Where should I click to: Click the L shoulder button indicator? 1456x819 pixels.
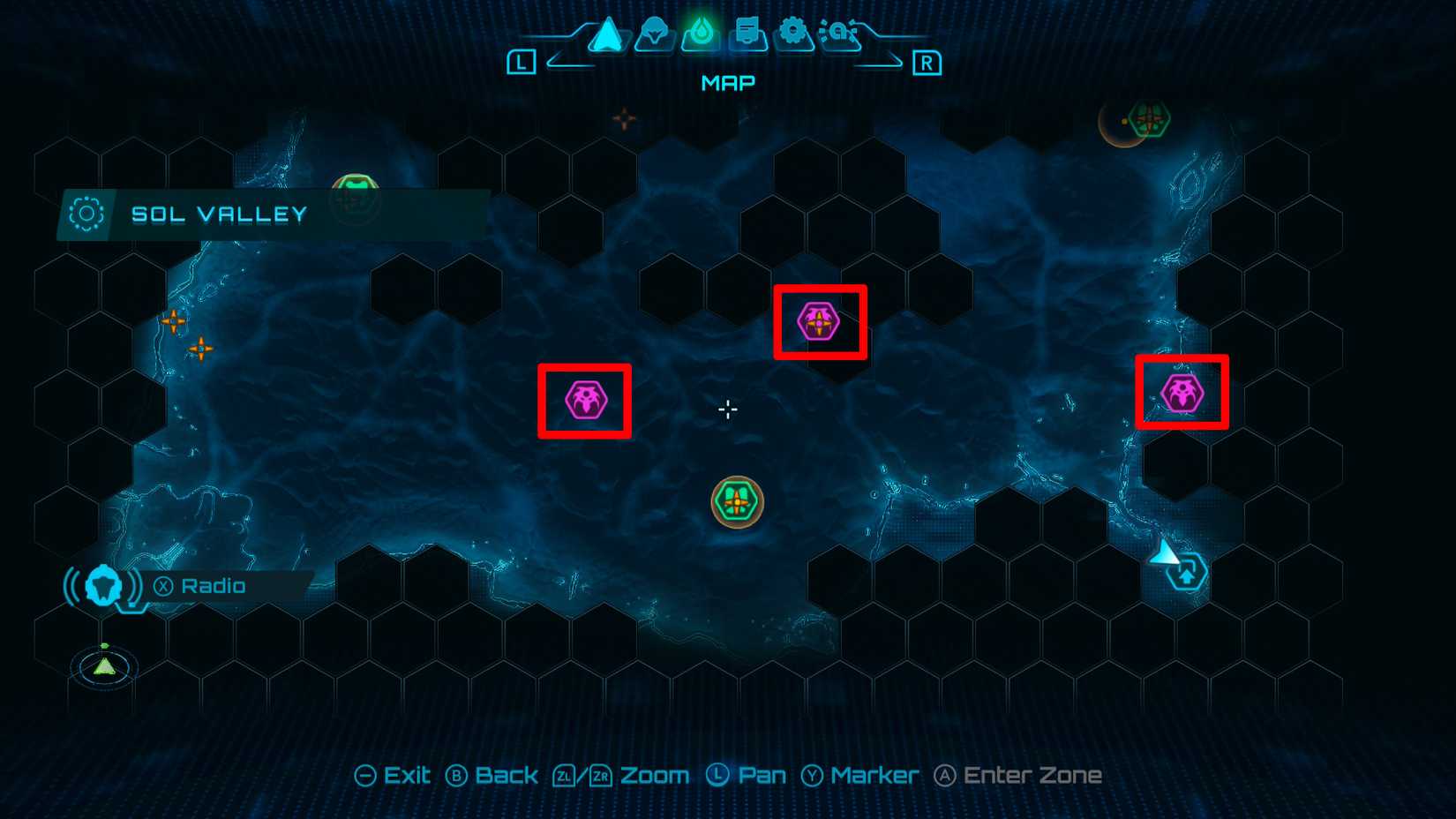[x=522, y=63]
